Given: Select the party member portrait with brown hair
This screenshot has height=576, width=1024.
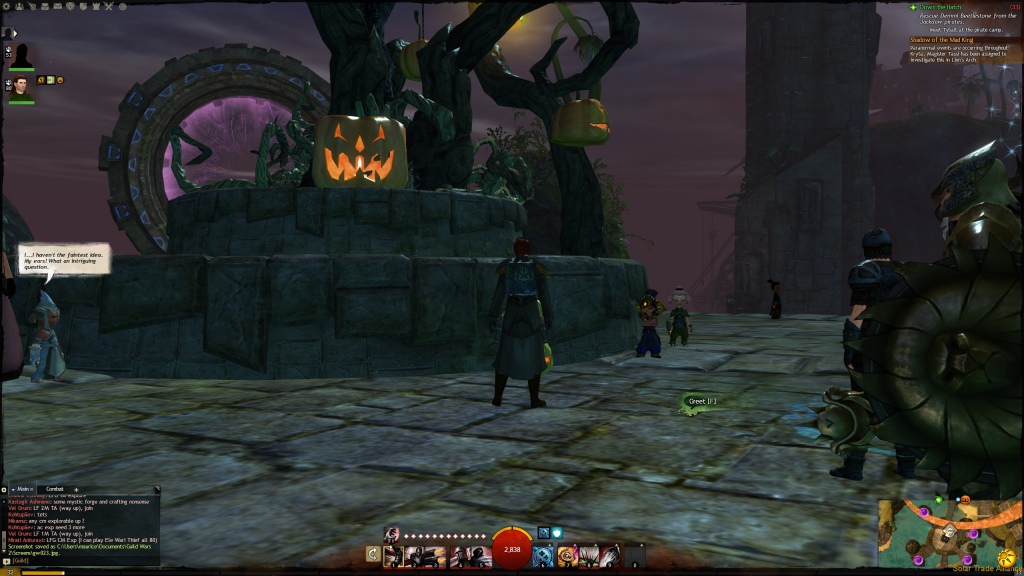Looking at the screenshot, I should [x=21, y=87].
